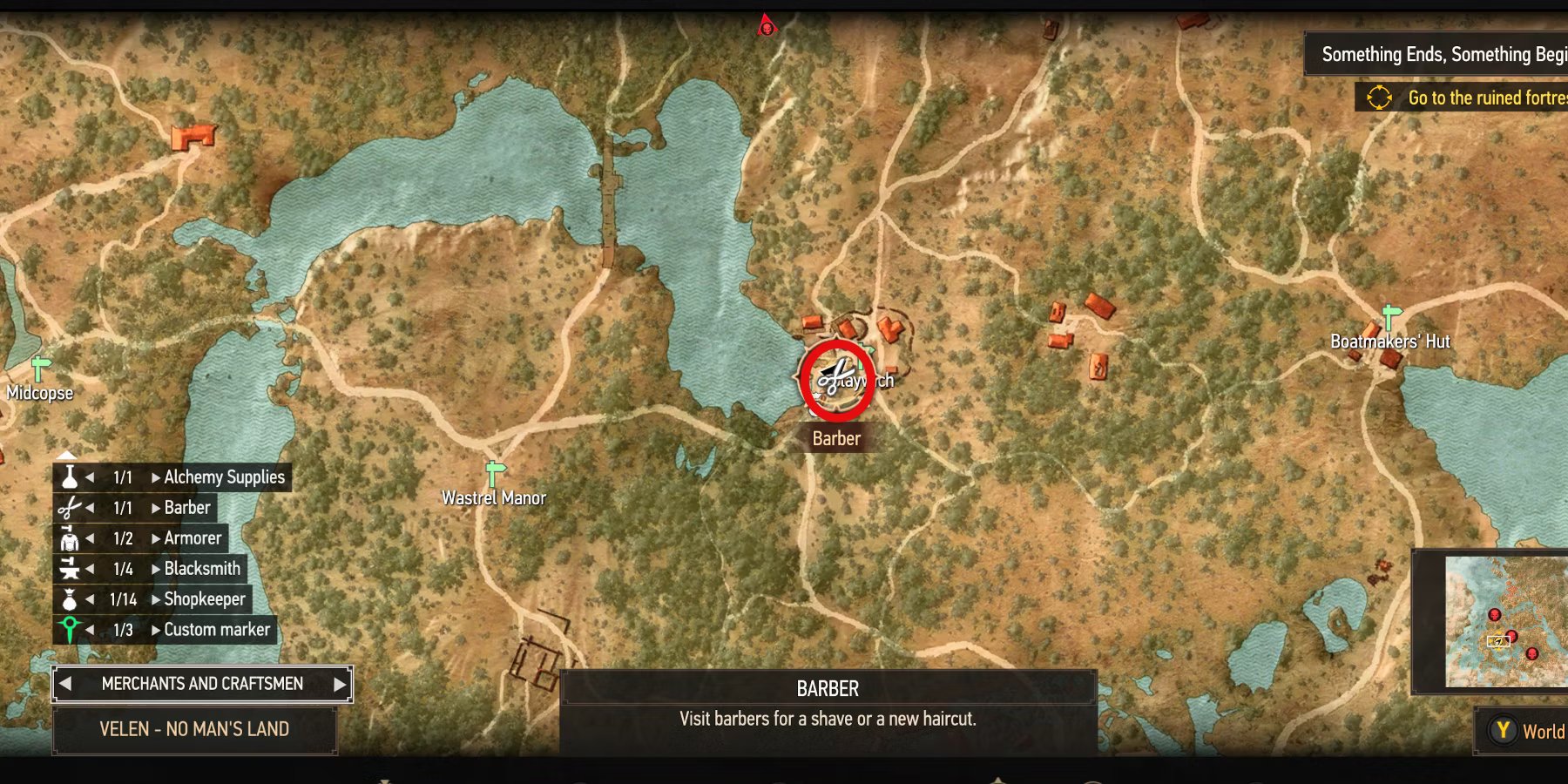Collapse the legend using the top triangle
Viewport: 1568px width, 784px height.
(x=67, y=454)
